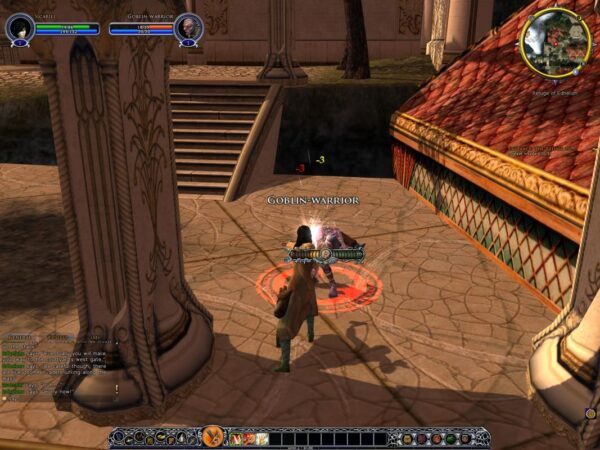Open the leftmost main menu icon on toolbar
Viewport: 600px width, 450px height.
pyautogui.click(x=119, y=438)
